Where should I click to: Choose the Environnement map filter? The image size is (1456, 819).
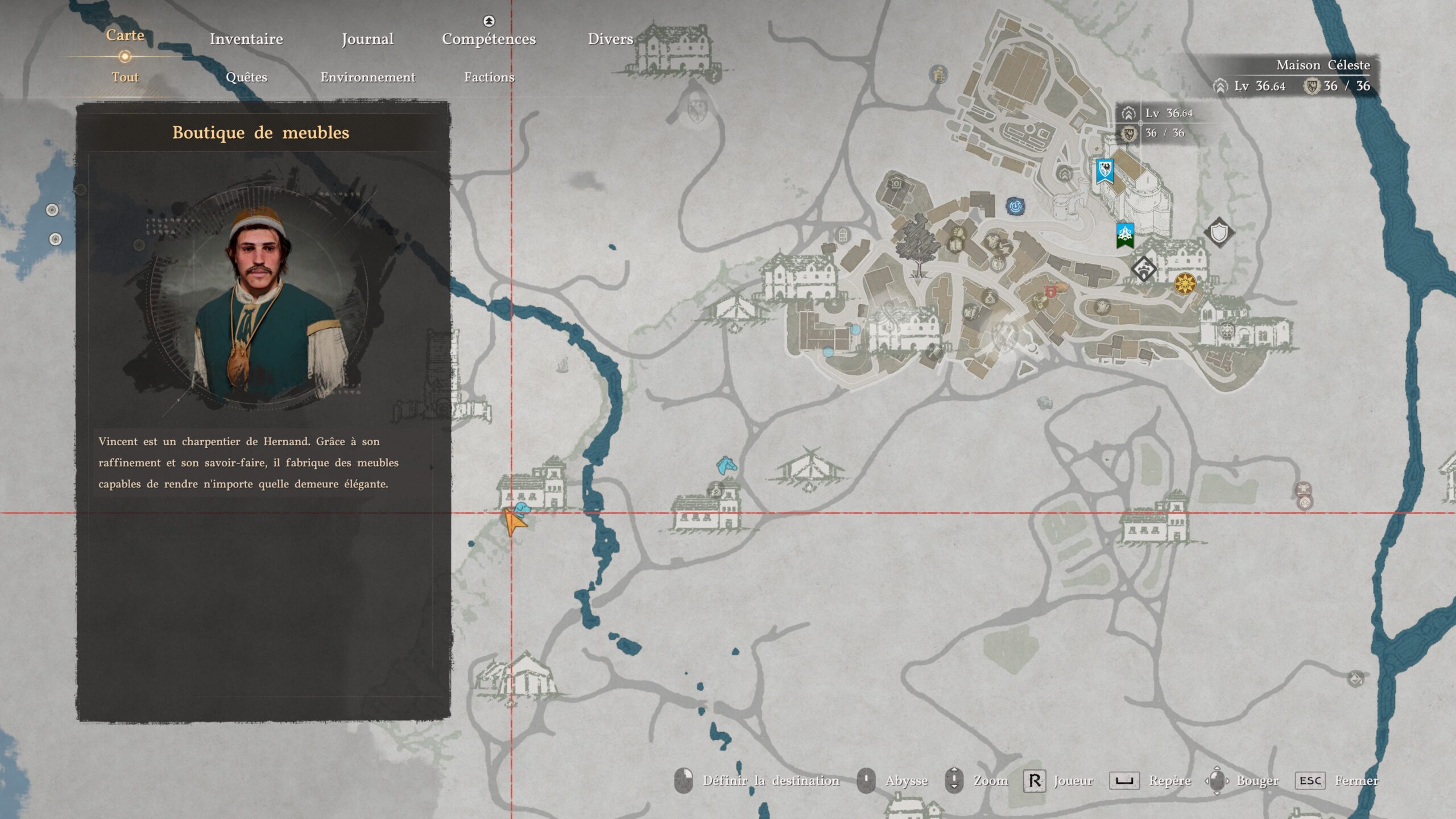367,77
